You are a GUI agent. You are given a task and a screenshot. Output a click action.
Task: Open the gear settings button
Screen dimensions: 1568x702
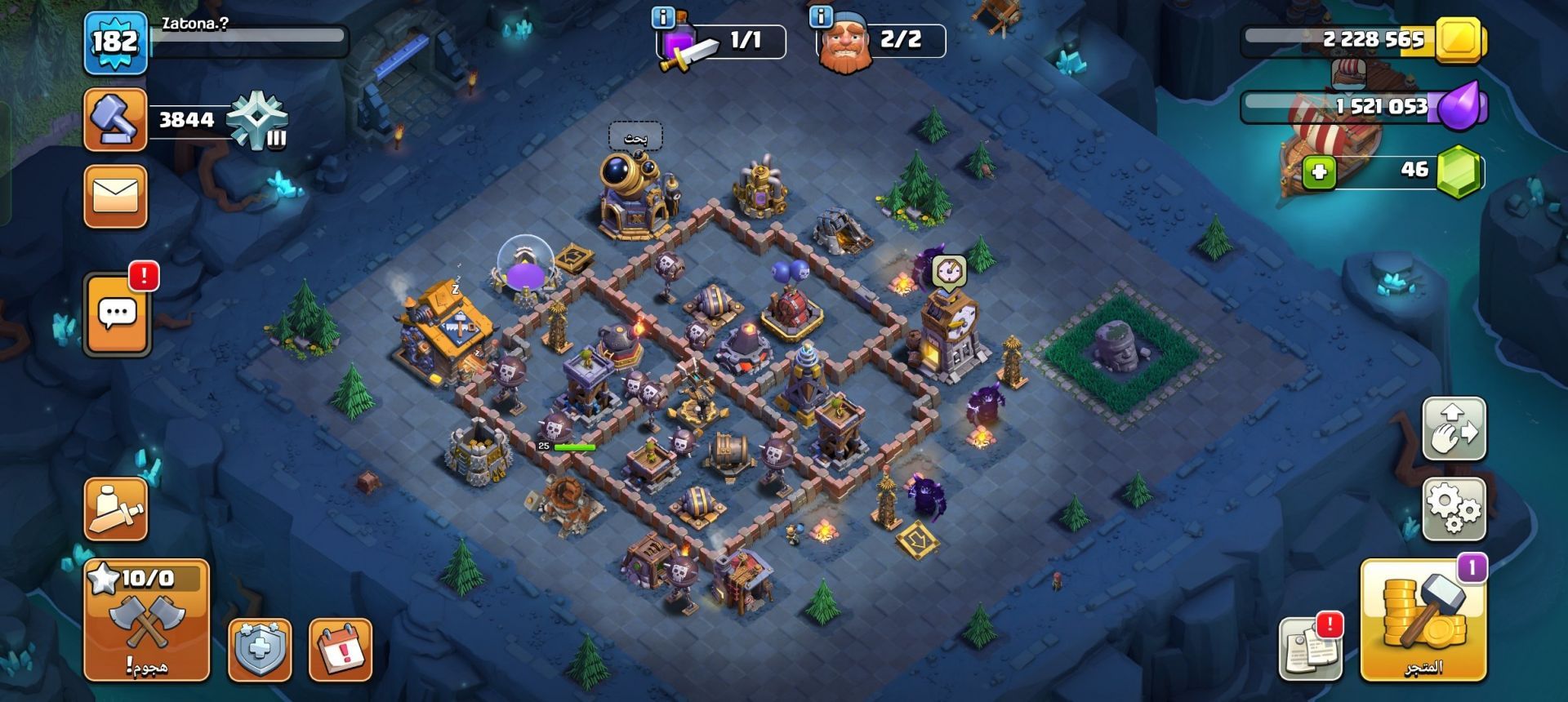click(1454, 509)
